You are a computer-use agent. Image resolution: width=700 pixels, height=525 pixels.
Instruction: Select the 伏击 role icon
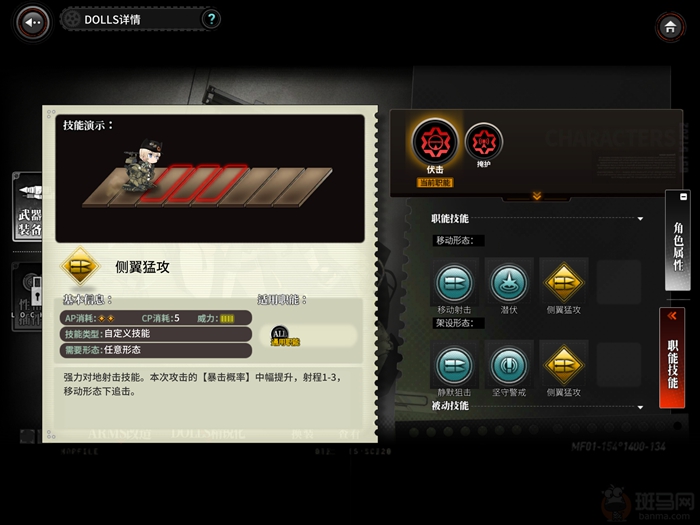pos(434,143)
